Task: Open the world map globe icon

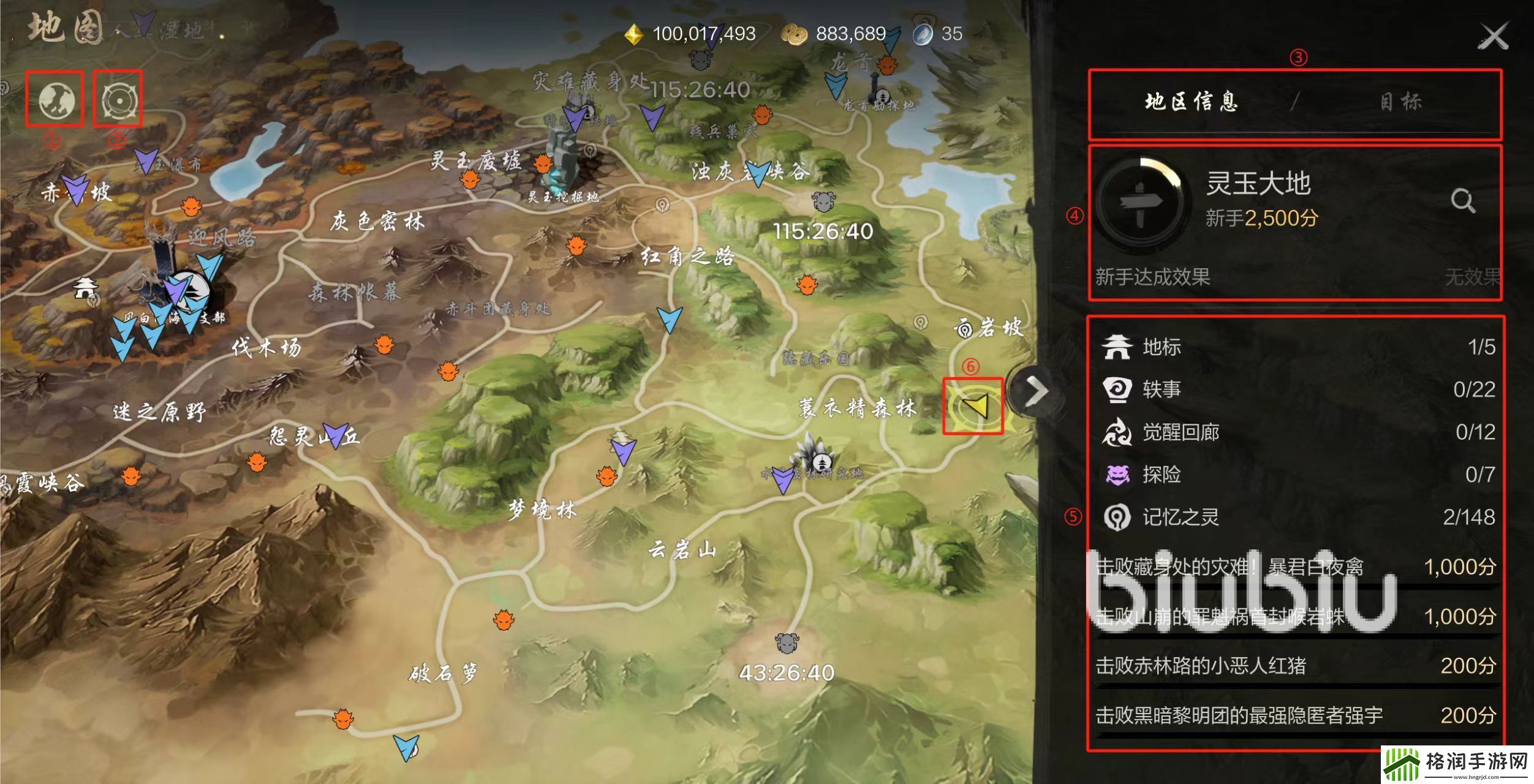Action: (x=55, y=99)
